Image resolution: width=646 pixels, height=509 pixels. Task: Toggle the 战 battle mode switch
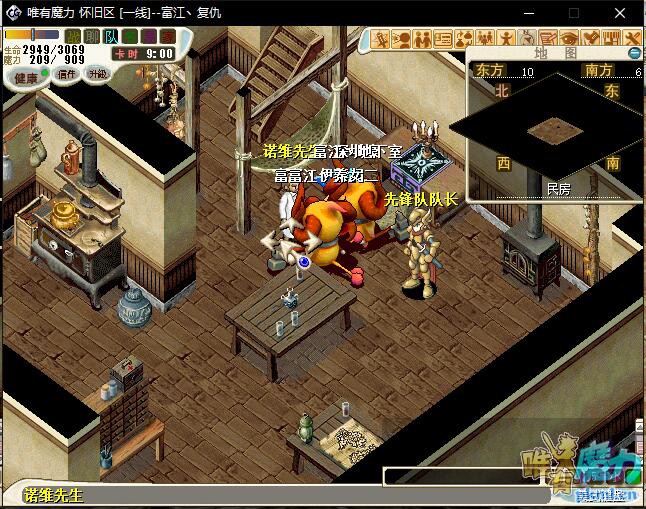tap(73, 37)
